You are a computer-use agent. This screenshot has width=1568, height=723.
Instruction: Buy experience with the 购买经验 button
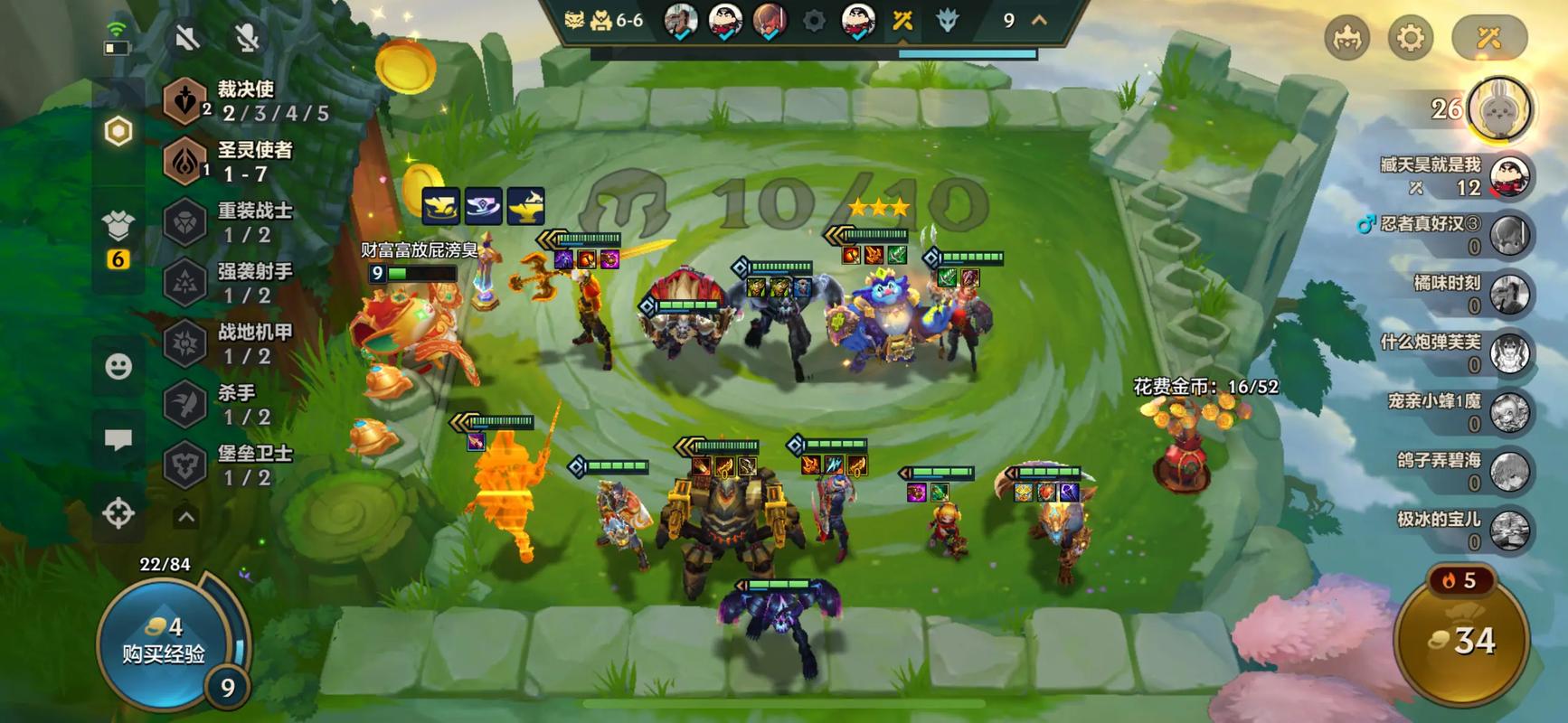point(165,642)
